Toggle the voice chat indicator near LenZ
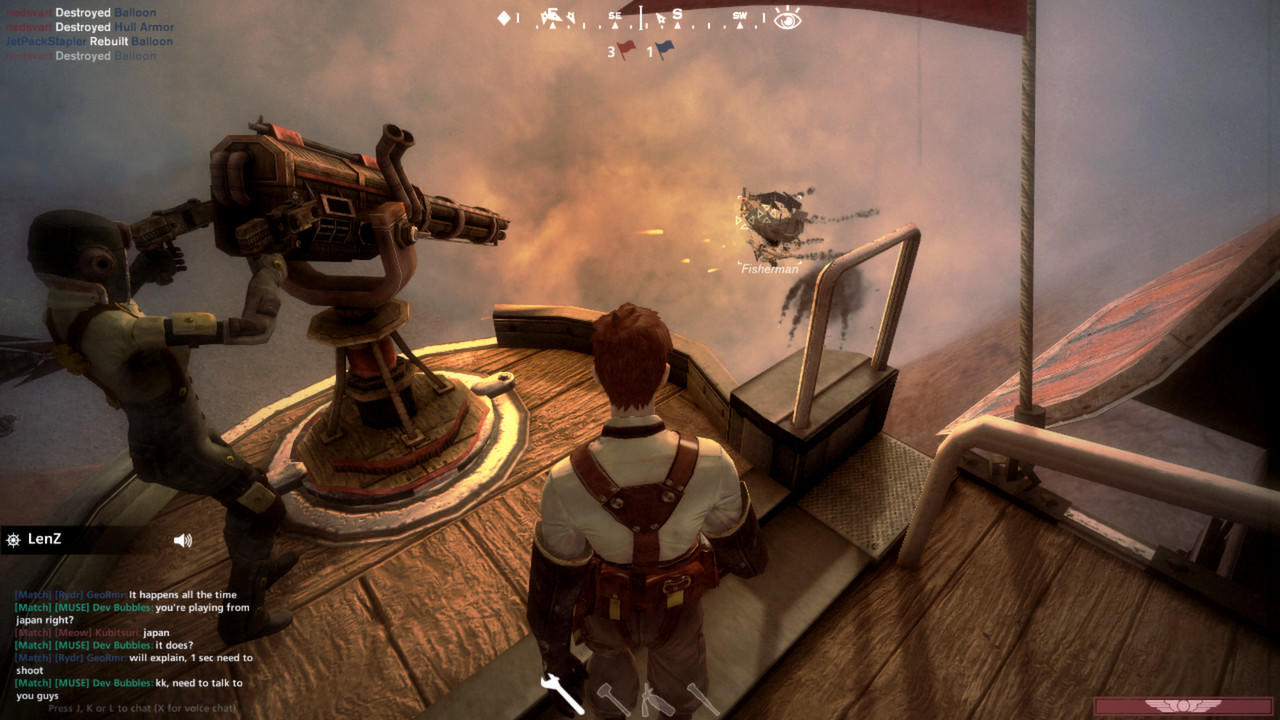Image resolution: width=1280 pixels, height=720 pixels. [x=181, y=541]
